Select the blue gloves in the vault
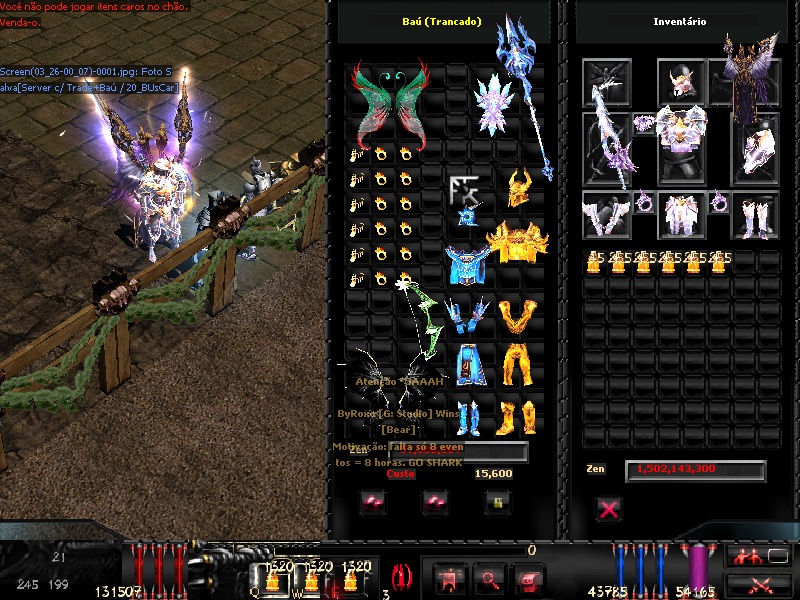 click(x=465, y=317)
